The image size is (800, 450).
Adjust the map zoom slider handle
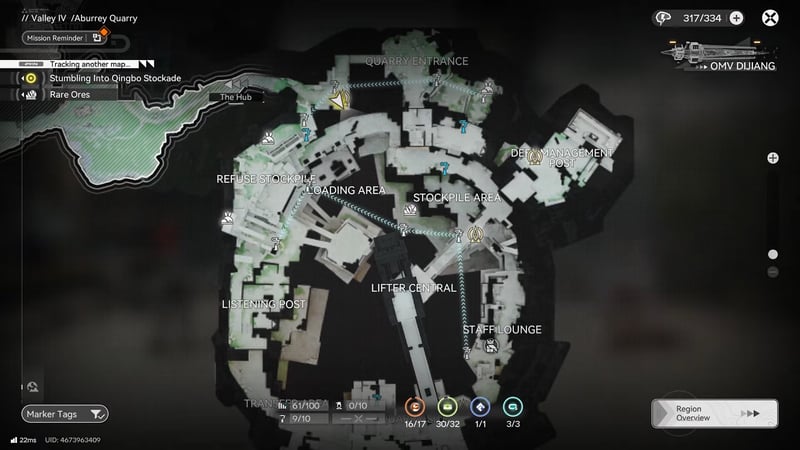[772, 254]
